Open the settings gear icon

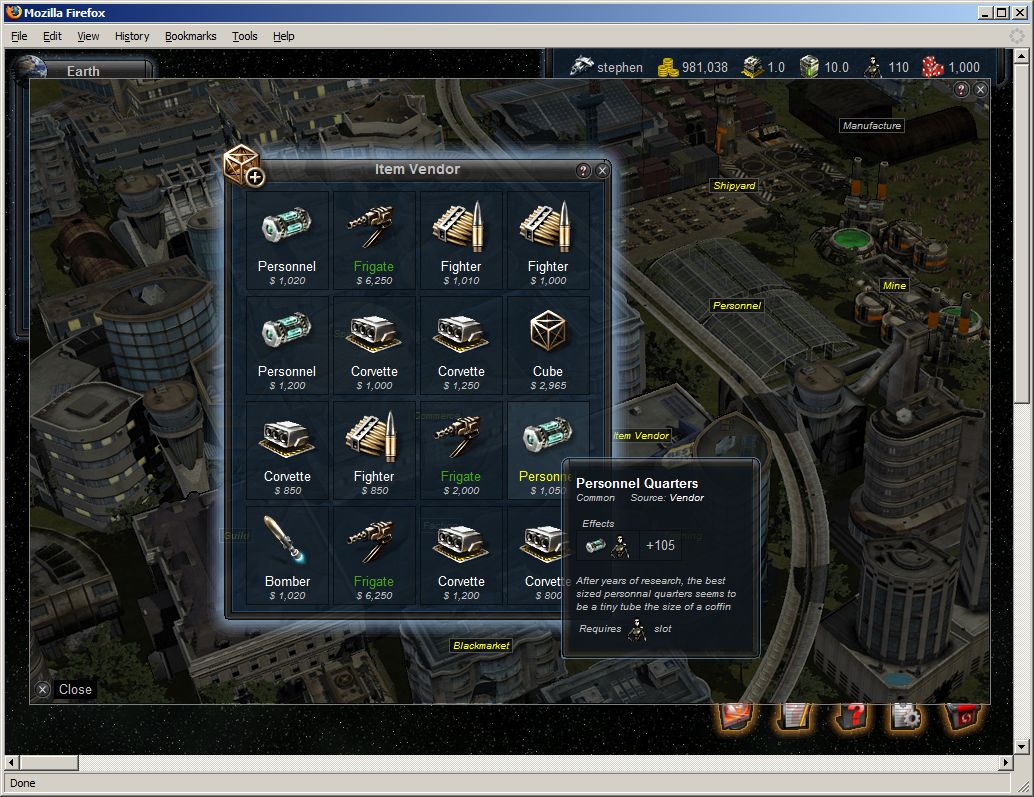pyautogui.click(x=904, y=715)
